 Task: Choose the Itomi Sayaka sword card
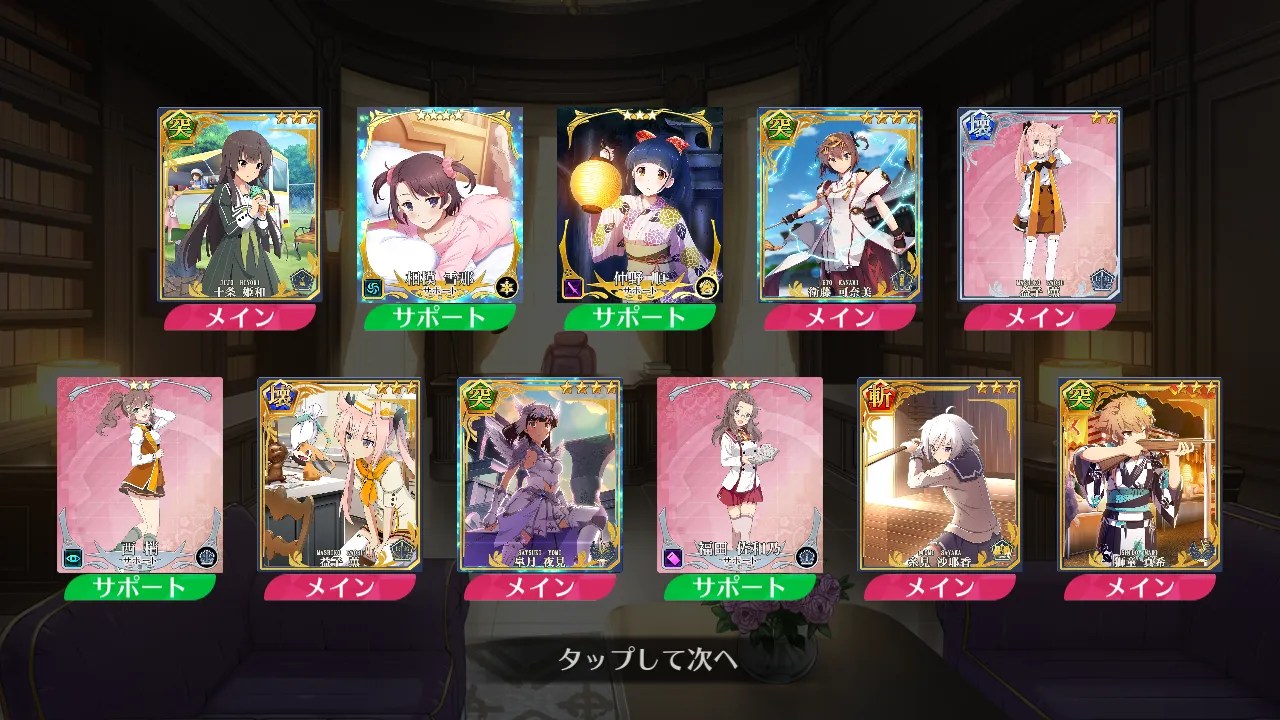tap(940, 474)
